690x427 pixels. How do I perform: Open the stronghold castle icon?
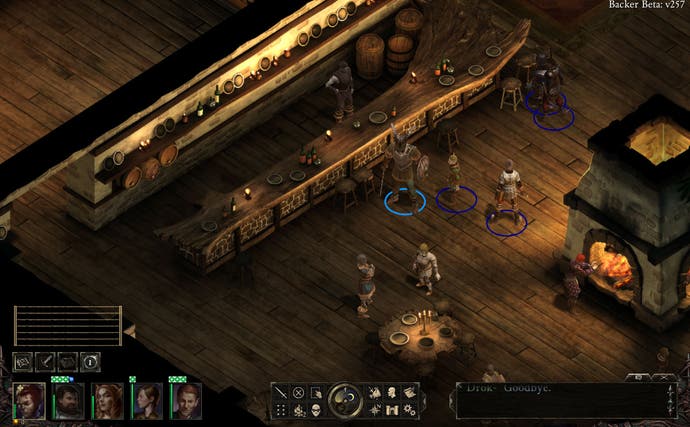tap(392, 410)
